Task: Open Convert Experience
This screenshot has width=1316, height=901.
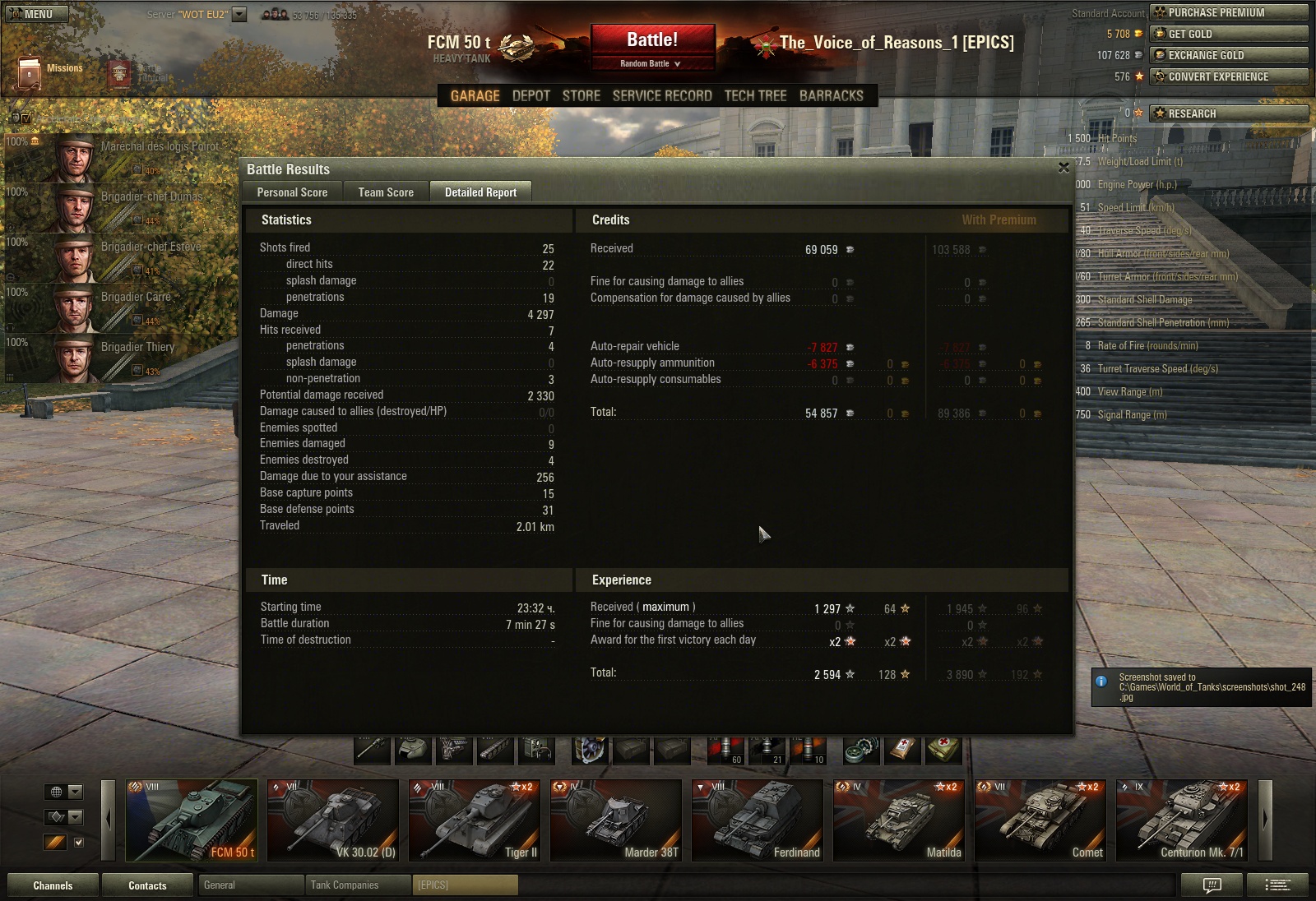Action: pos(1228,76)
